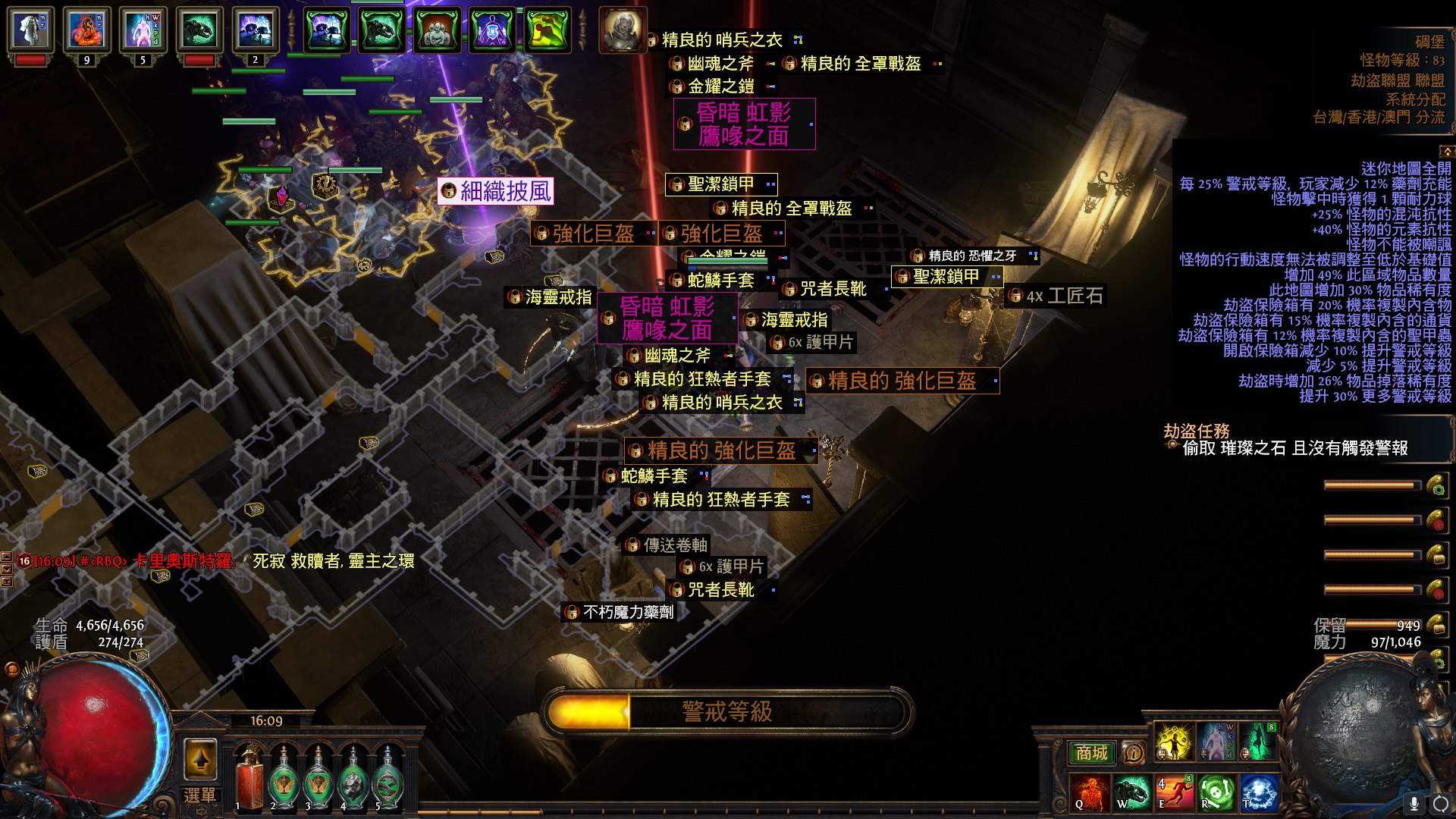This screenshot has height=819, width=1456.
Task: Select the yellow glowing dancer skill slot
Action: coord(1174,742)
